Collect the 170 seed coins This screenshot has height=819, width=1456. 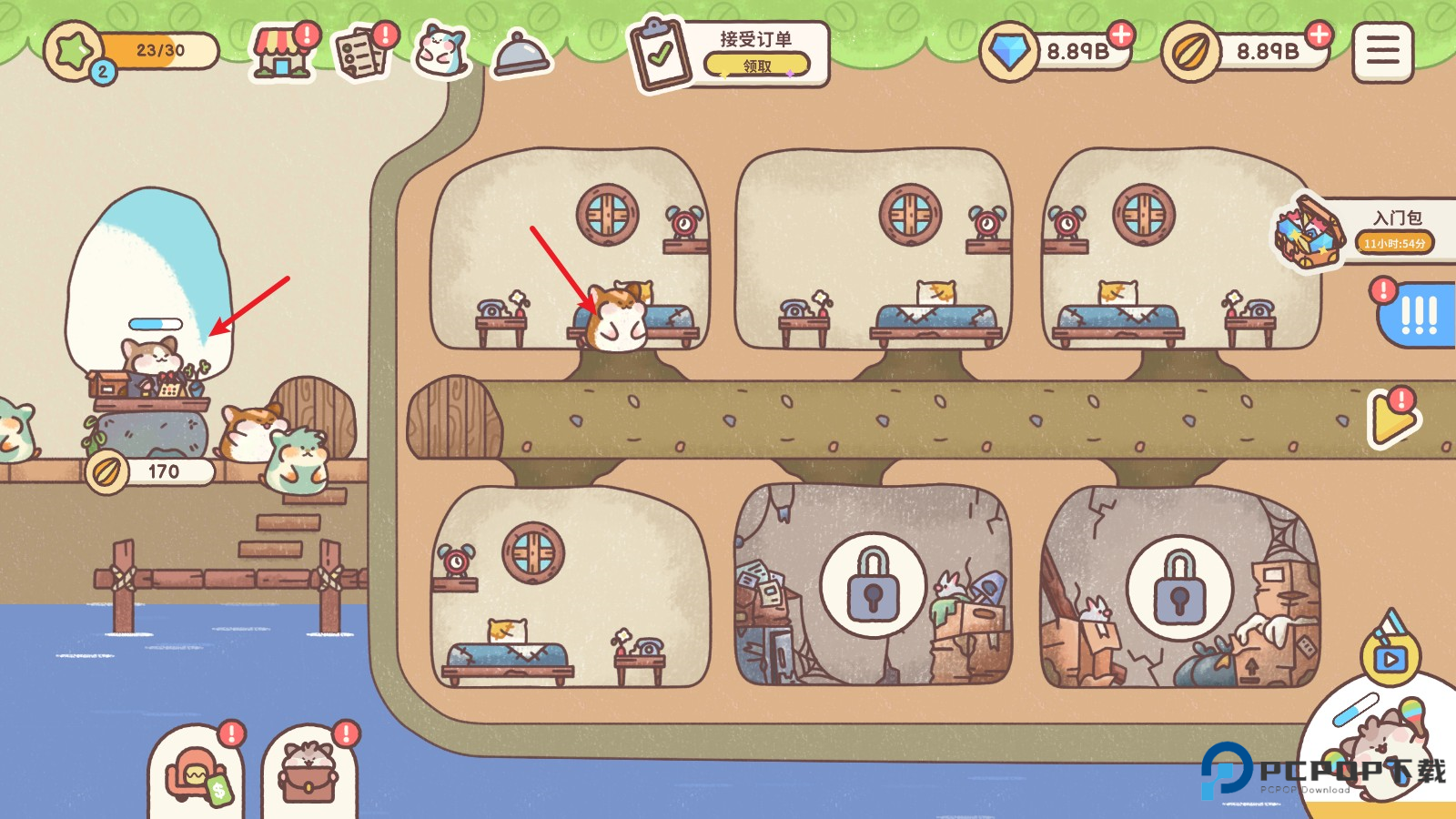150,471
